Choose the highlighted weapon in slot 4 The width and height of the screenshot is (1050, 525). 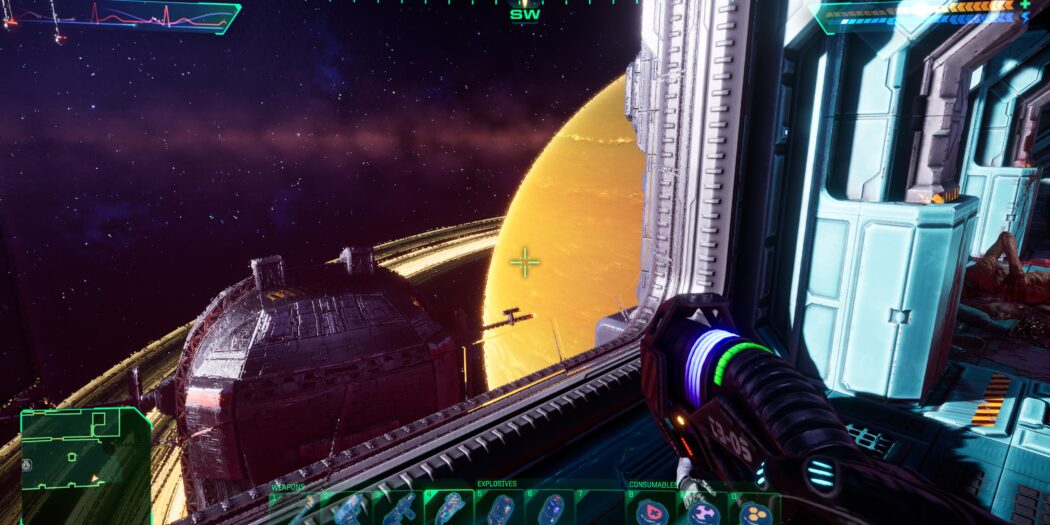tap(449, 509)
